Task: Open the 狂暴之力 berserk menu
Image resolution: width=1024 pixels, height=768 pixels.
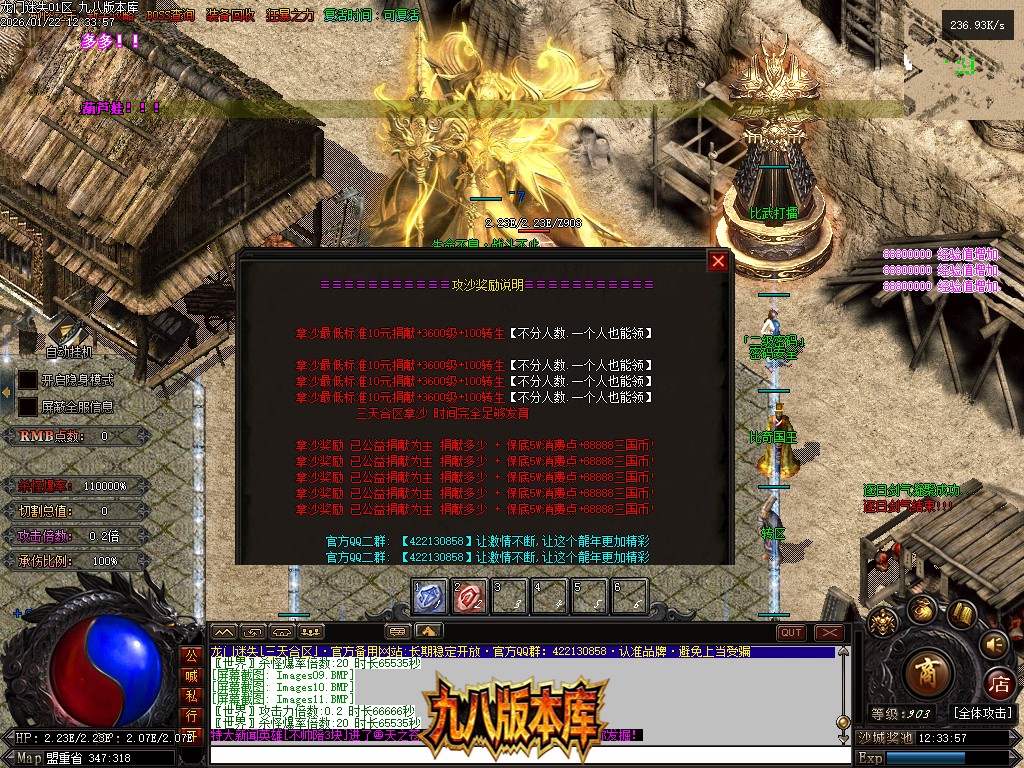Action: (292, 16)
